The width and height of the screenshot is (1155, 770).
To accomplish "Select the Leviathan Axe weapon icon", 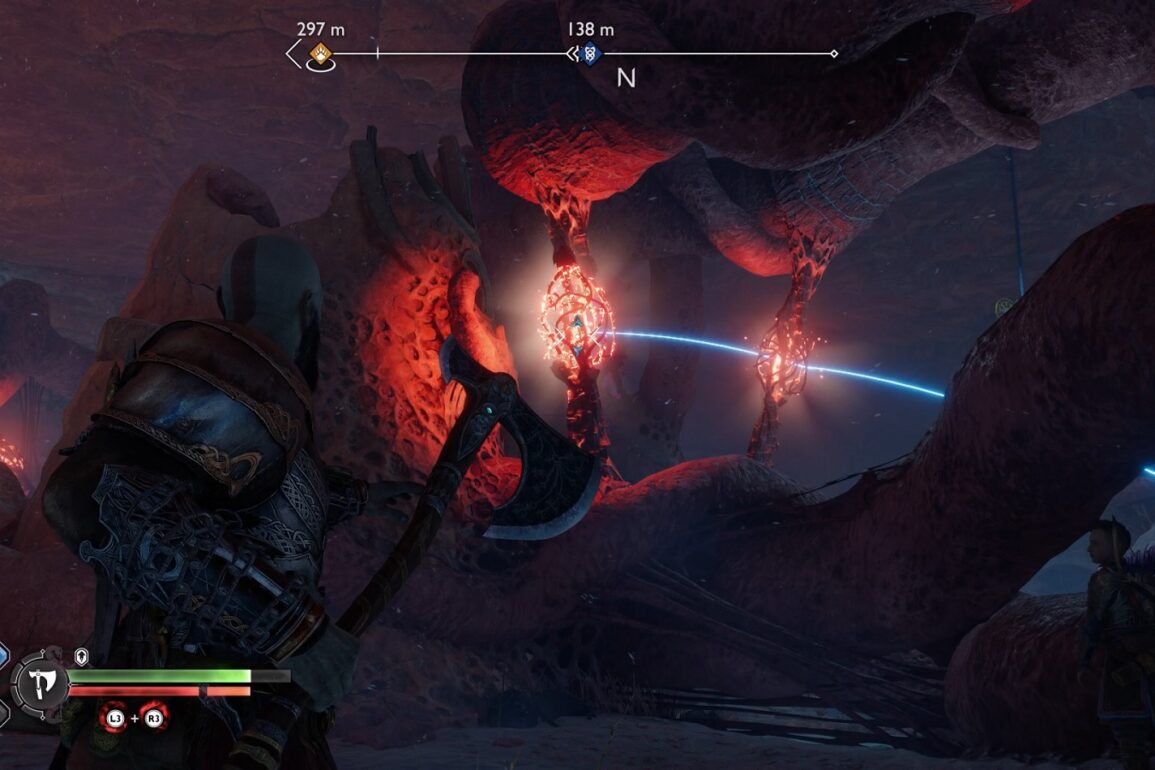I will [42, 684].
